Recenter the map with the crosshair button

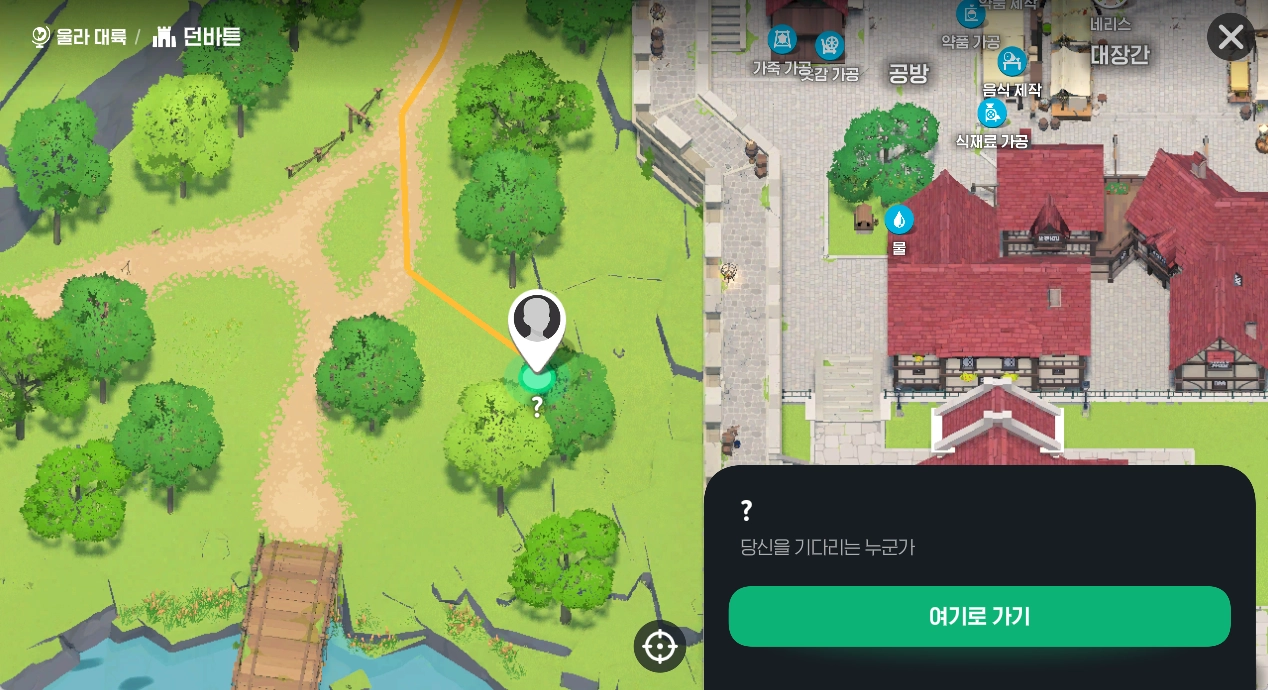click(660, 646)
